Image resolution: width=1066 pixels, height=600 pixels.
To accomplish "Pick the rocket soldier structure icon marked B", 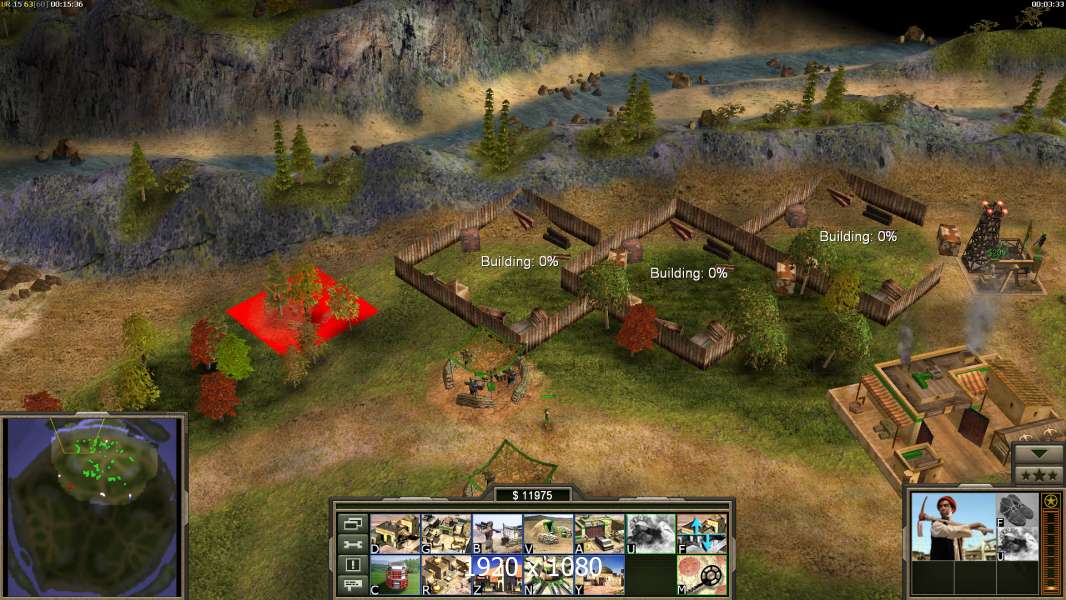I will (x=496, y=533).
